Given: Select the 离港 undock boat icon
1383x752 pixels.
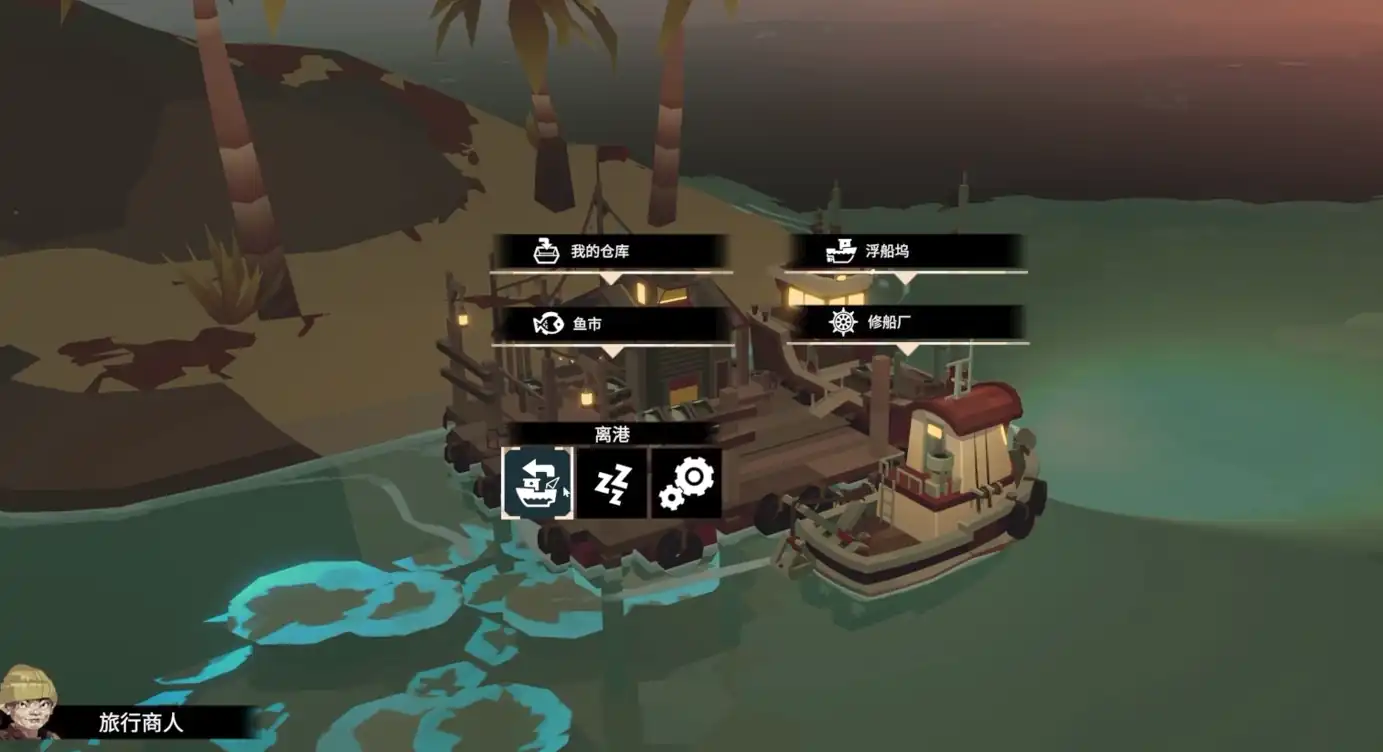Looking at the screenshot, I should 537,483.
